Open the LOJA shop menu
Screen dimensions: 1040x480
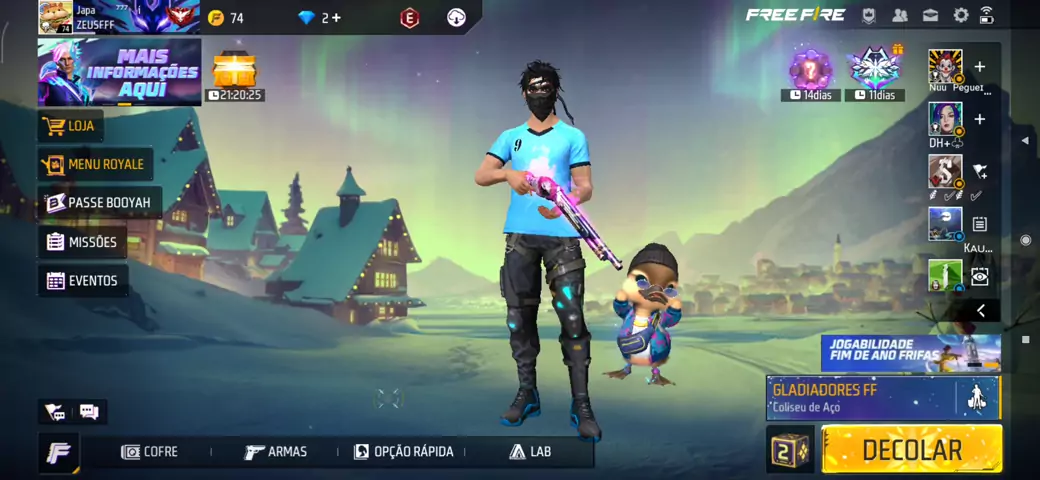coord(71,126)
